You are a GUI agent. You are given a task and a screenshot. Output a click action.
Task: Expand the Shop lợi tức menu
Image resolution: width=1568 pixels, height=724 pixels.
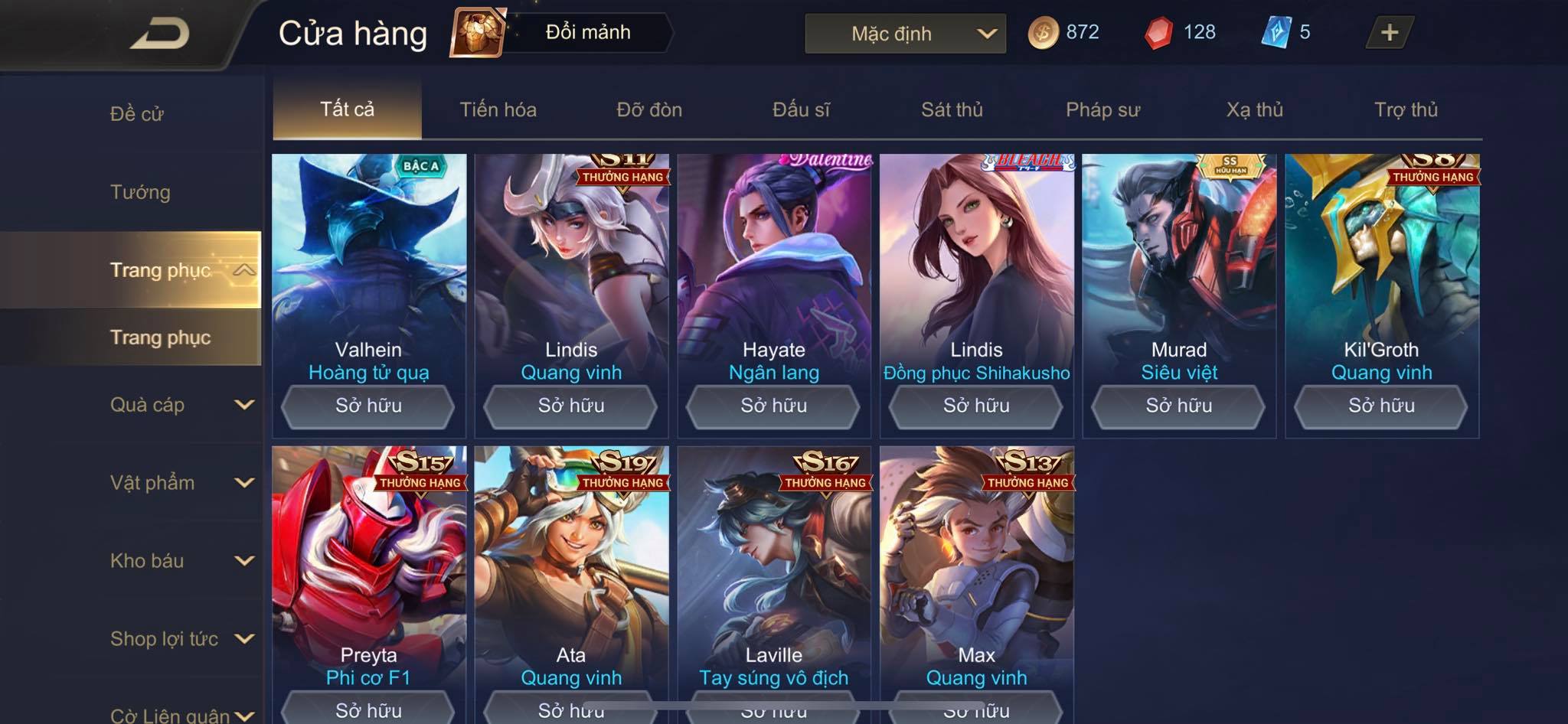pos(181,639)
